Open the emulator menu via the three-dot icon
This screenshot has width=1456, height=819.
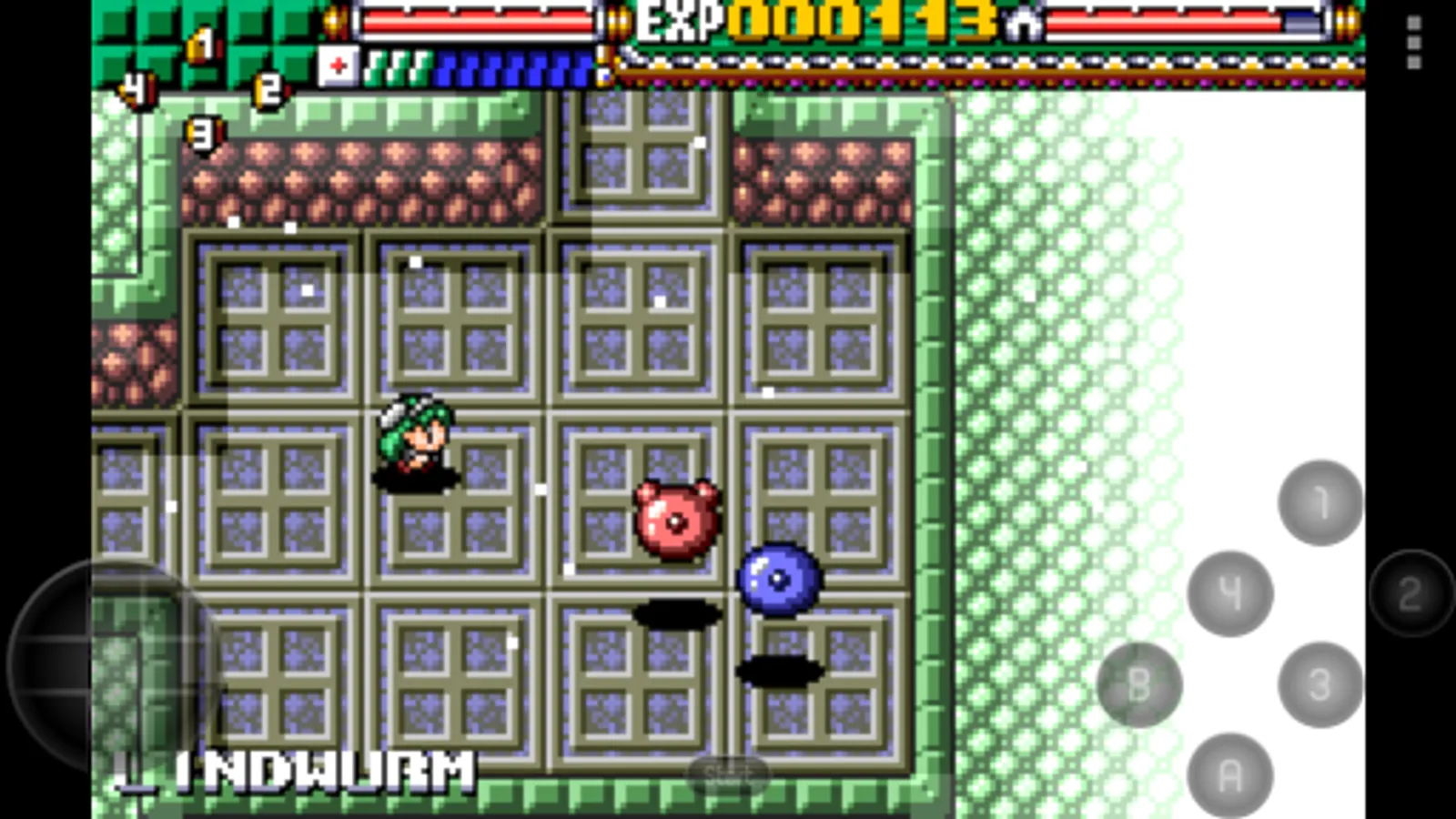click(x=1413, y=41)
